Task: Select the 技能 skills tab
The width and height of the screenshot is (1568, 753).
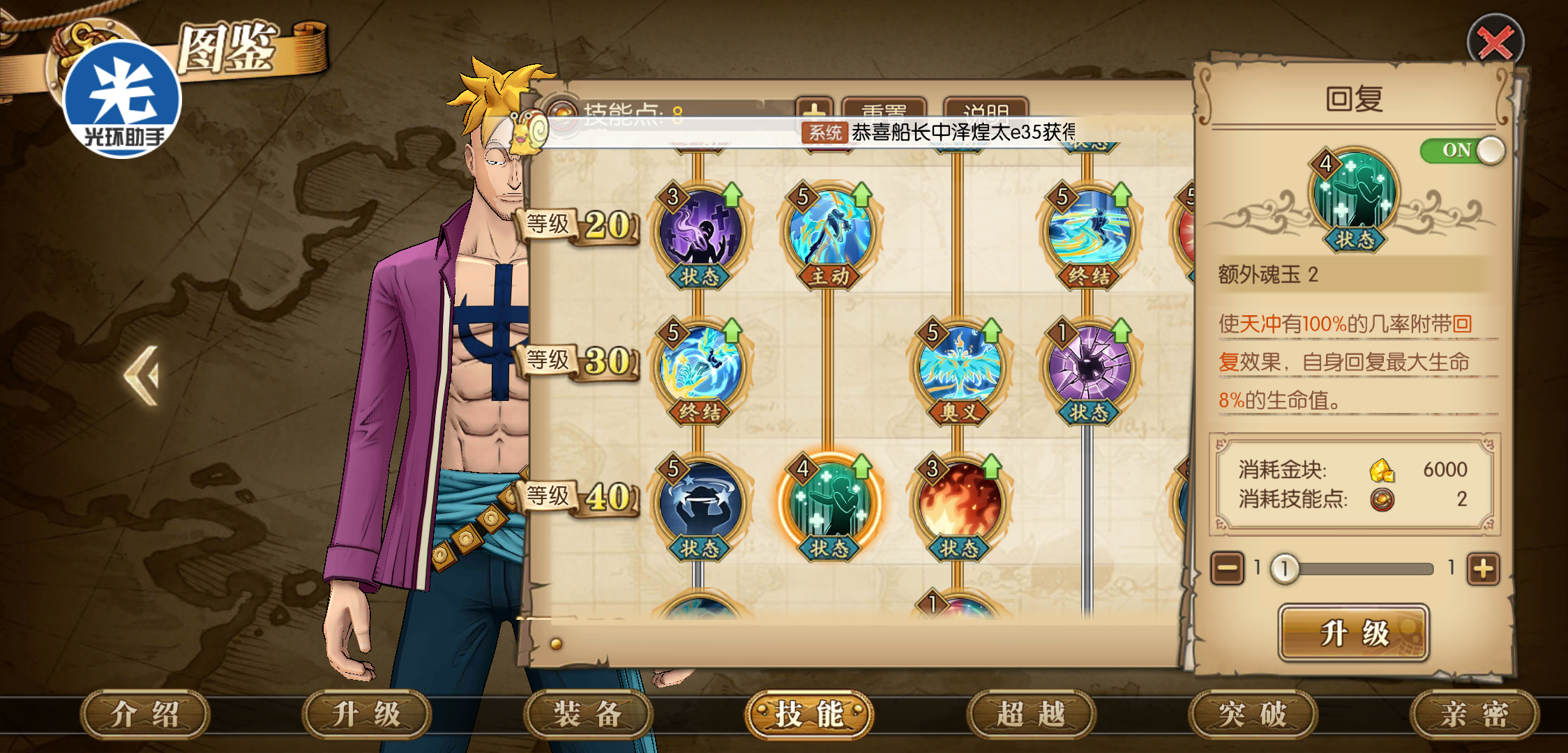Action: coord(809,714)
